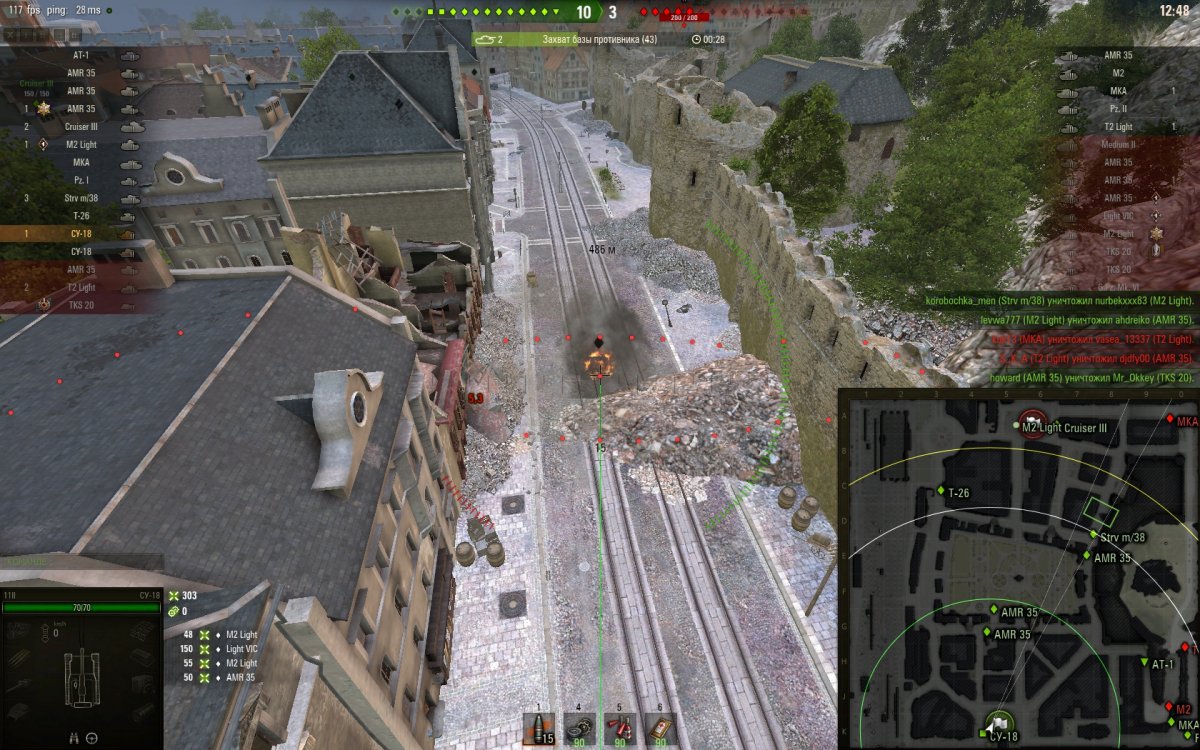Use the repair kit consumable in slot 4
This screenshot has height=750, width=1200.
580,729
